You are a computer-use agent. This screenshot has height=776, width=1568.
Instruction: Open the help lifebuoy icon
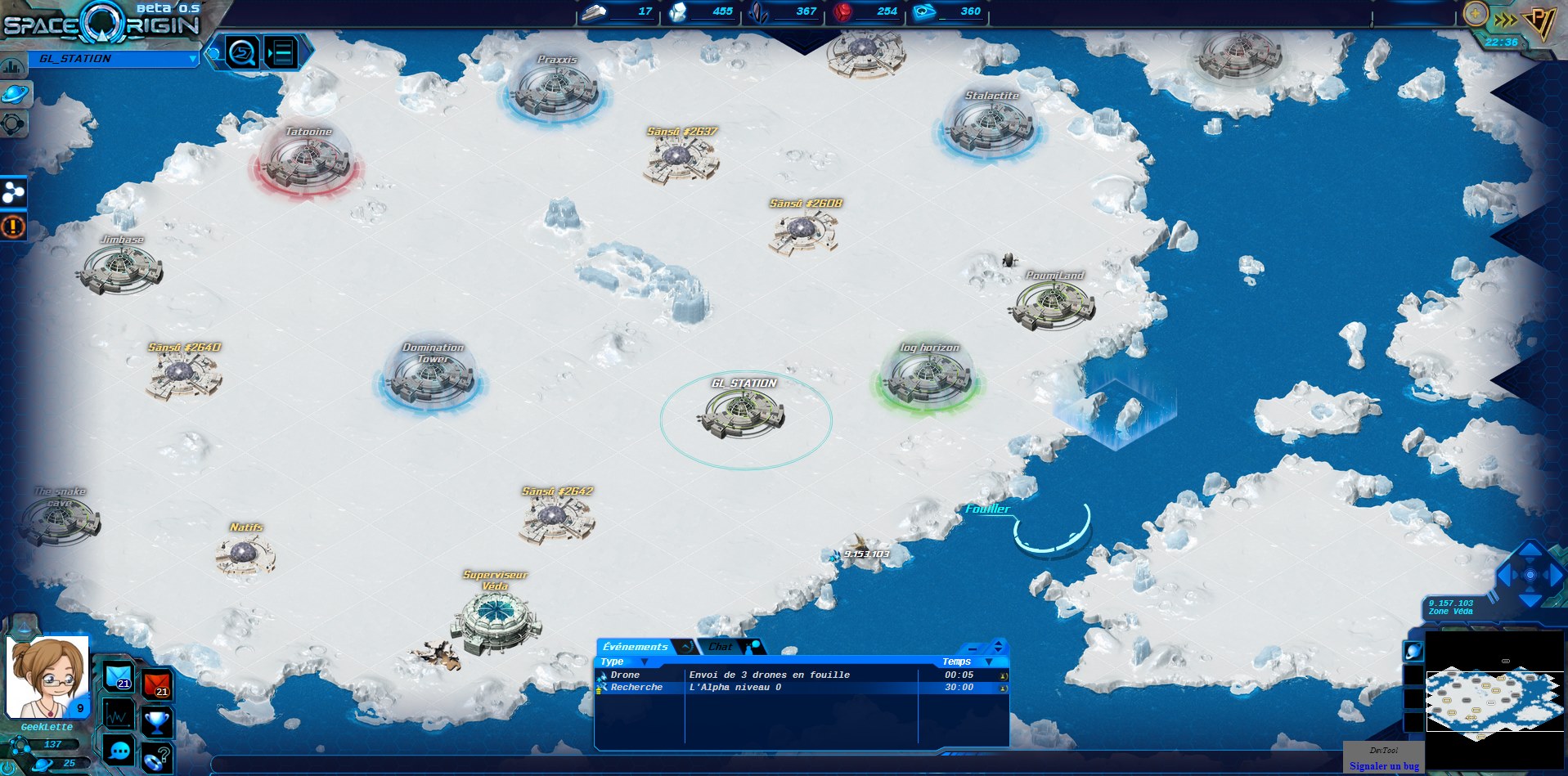pos(156,757)
